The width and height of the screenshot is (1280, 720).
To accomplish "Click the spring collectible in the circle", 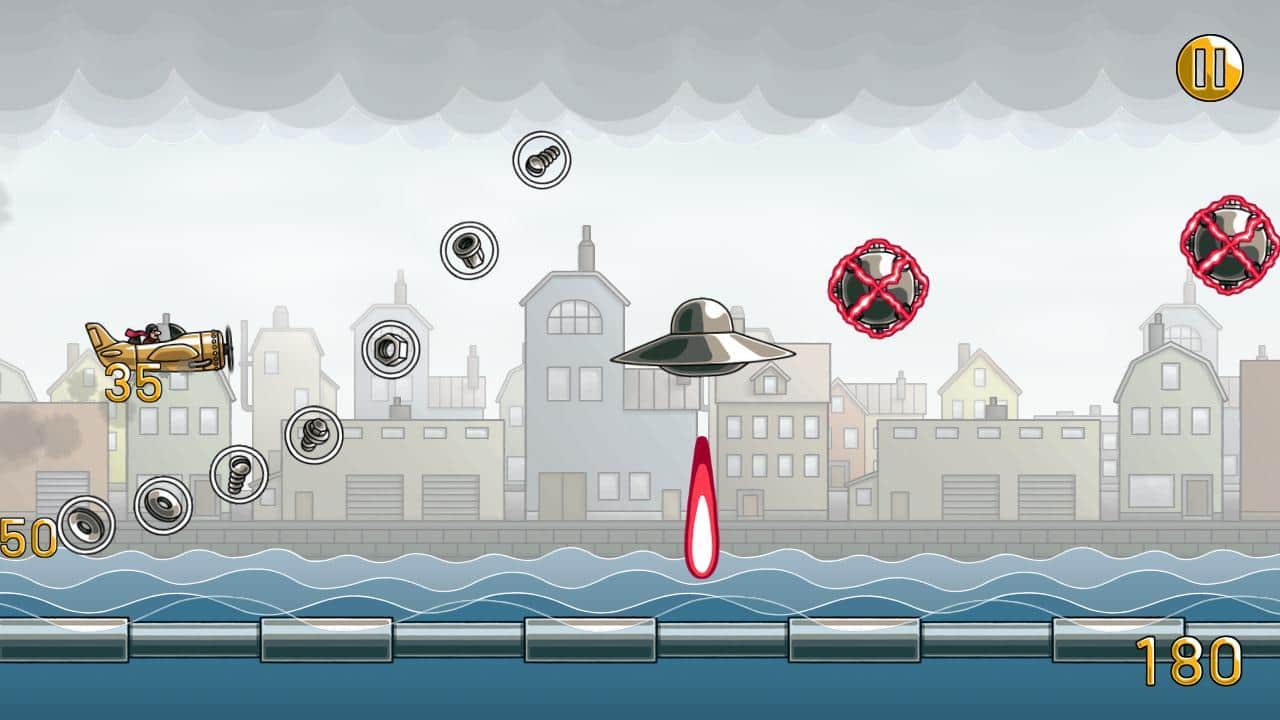I will (311, 437).
